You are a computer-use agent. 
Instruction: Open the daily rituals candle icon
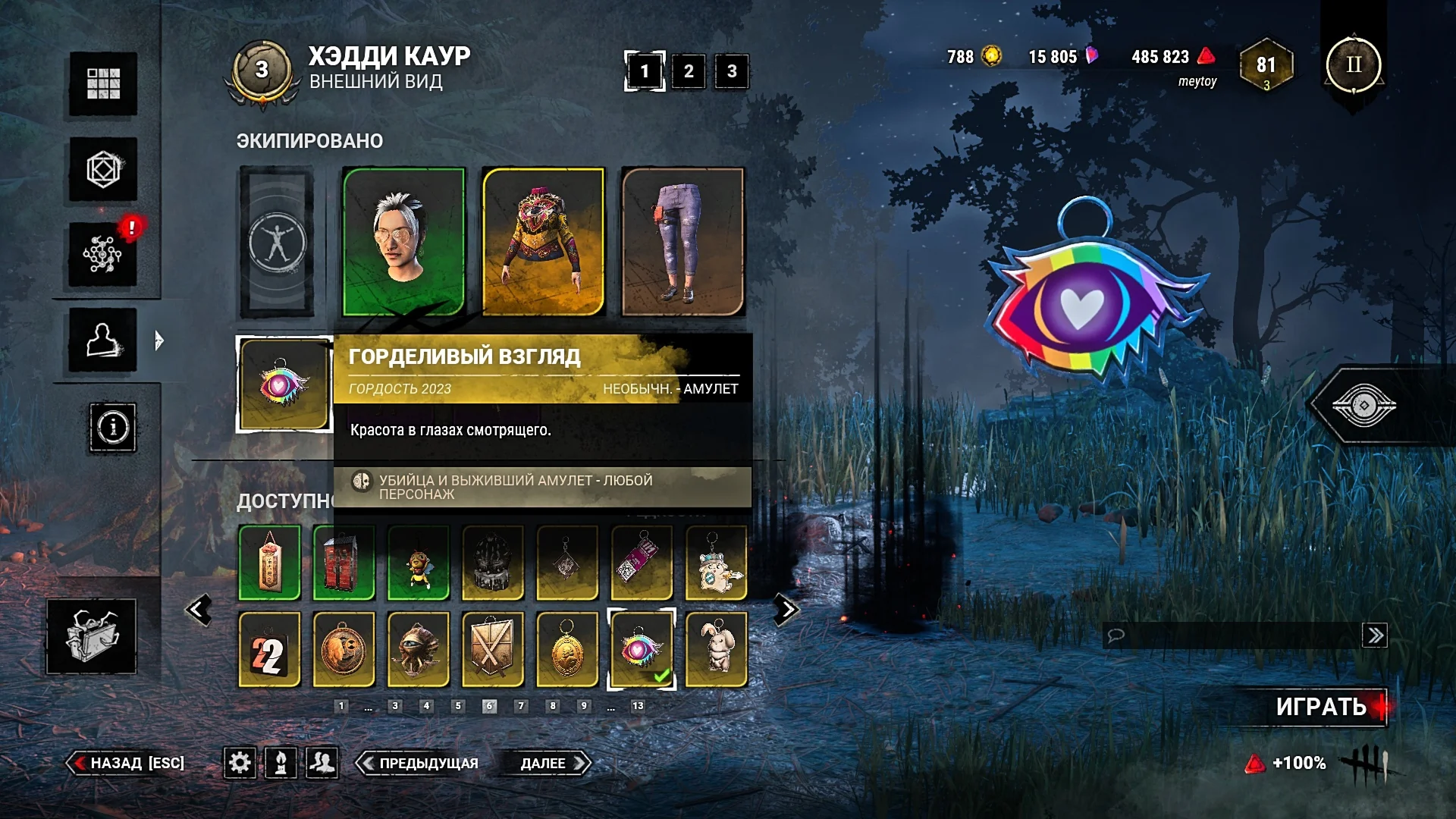tap(281, 764)
